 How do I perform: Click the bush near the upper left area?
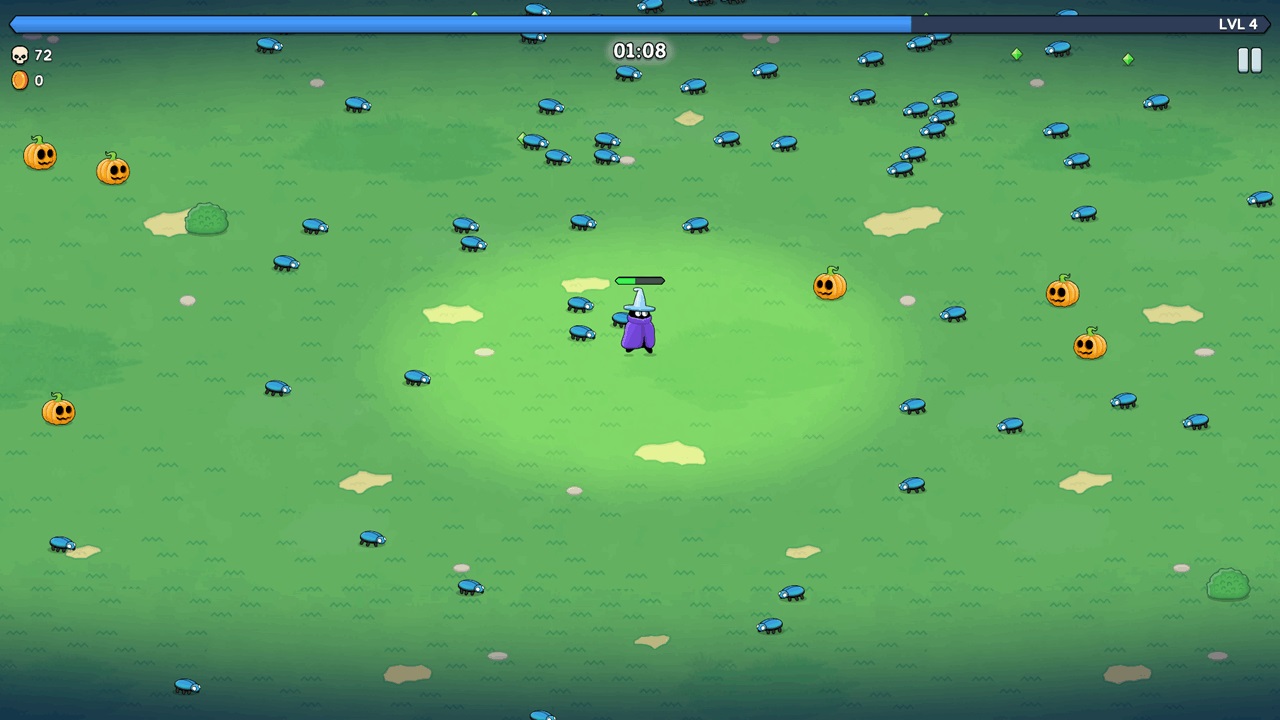(x=206, y=219)
